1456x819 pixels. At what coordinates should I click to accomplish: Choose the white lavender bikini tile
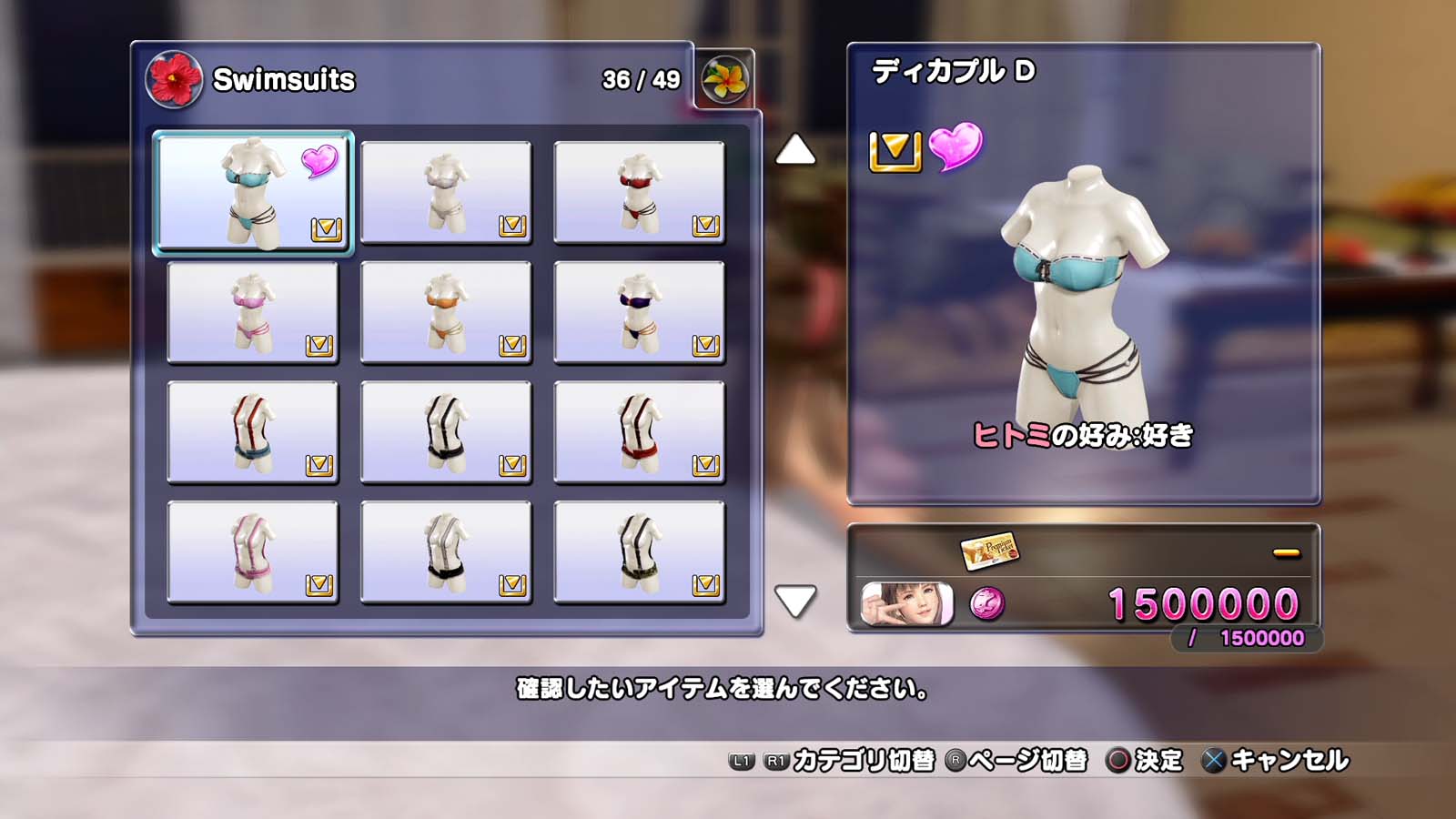click(446, 192)
